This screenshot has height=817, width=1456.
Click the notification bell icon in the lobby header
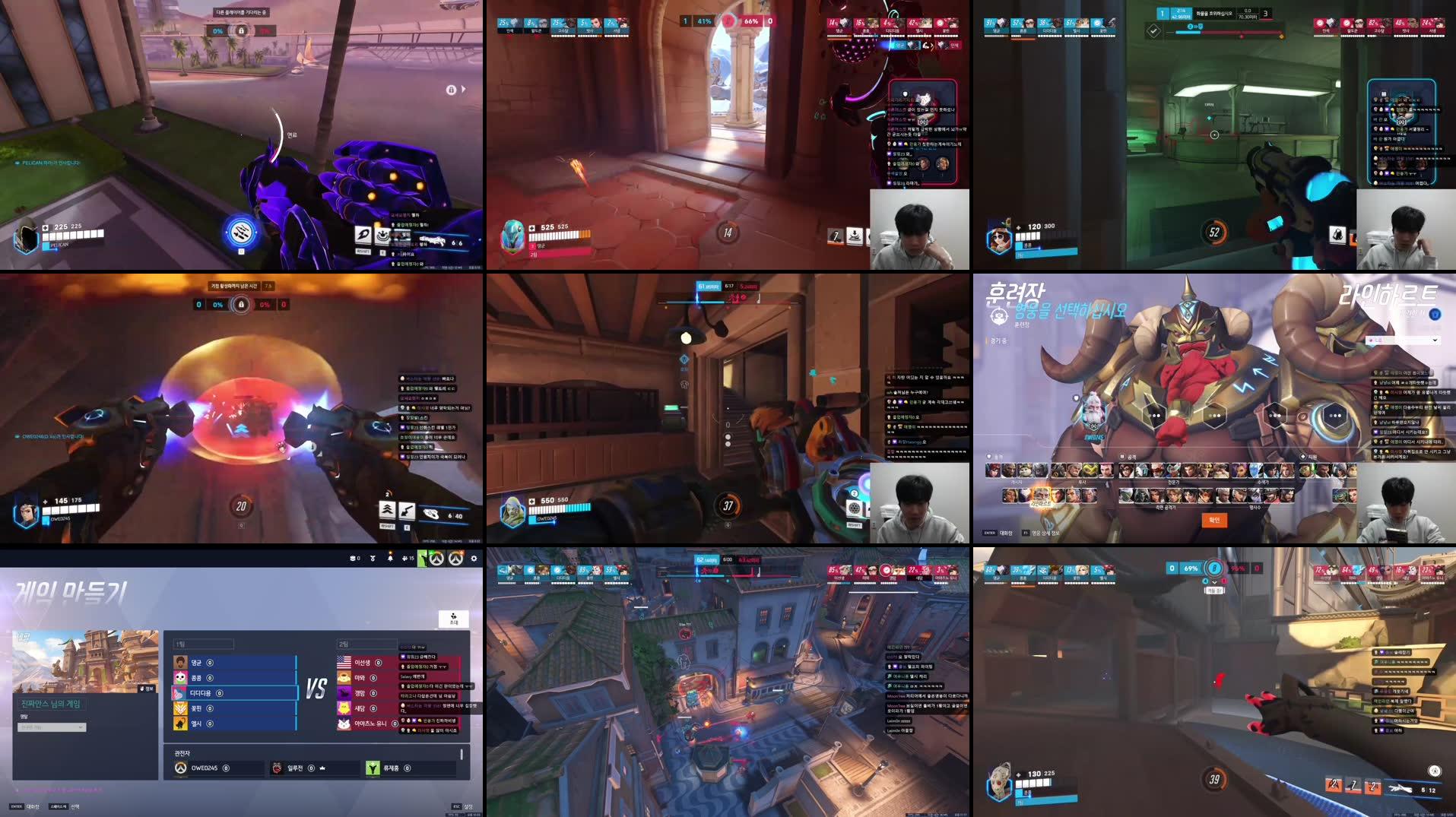[391, 559]
